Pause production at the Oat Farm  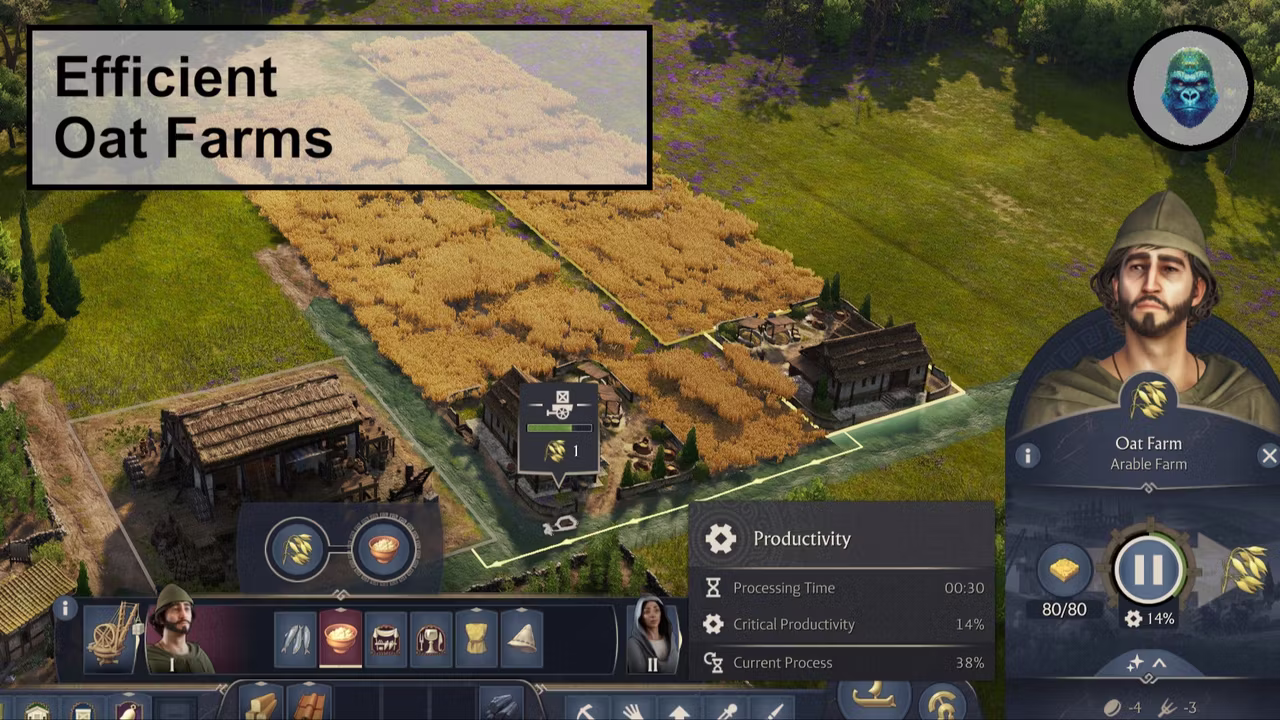pos(1148,569)
